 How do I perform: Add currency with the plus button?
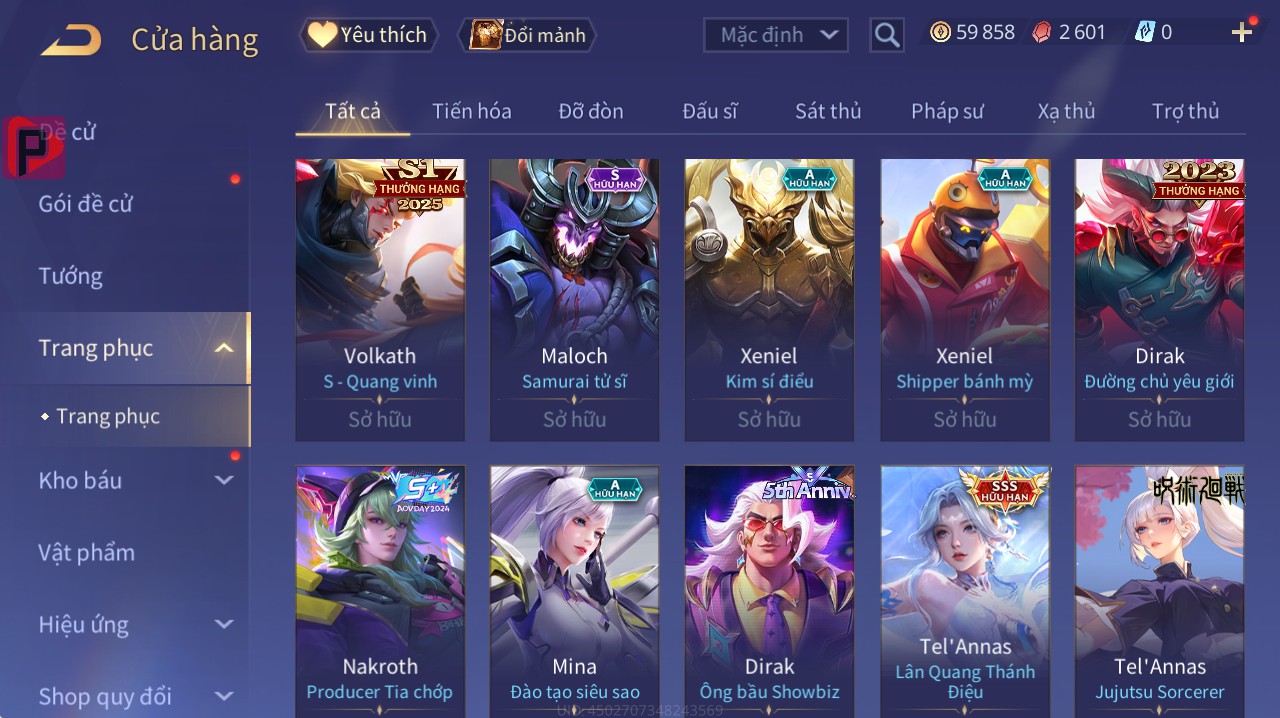point(1242,33)
